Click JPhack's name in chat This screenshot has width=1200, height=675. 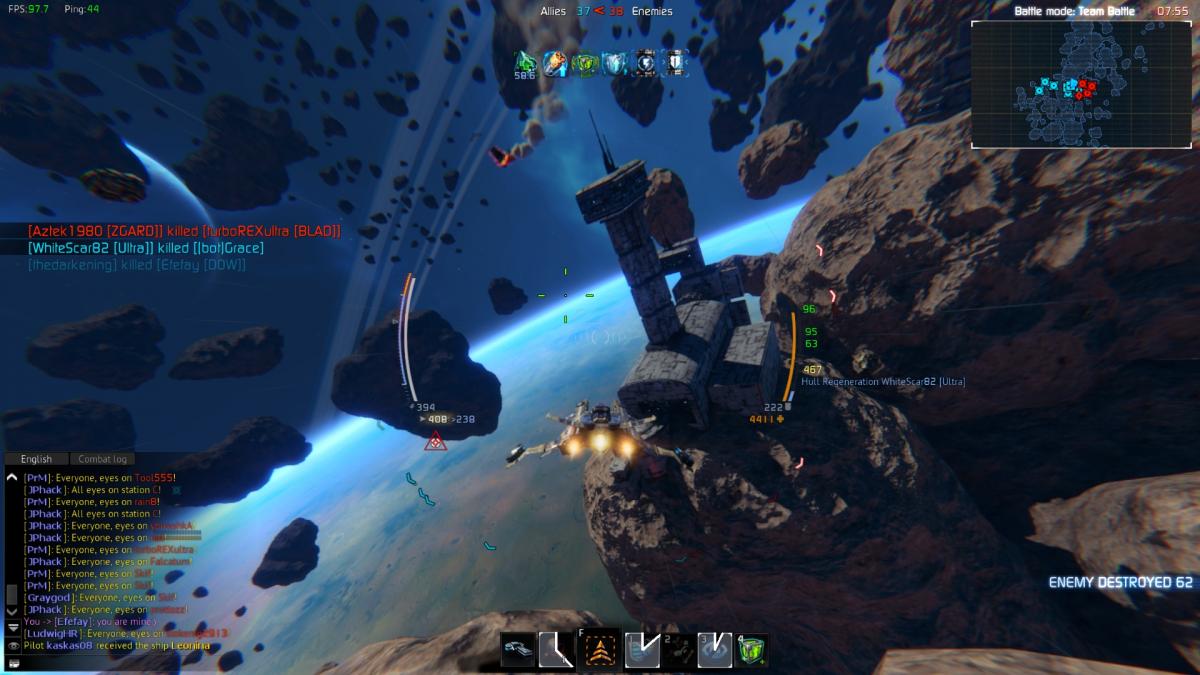46,490
